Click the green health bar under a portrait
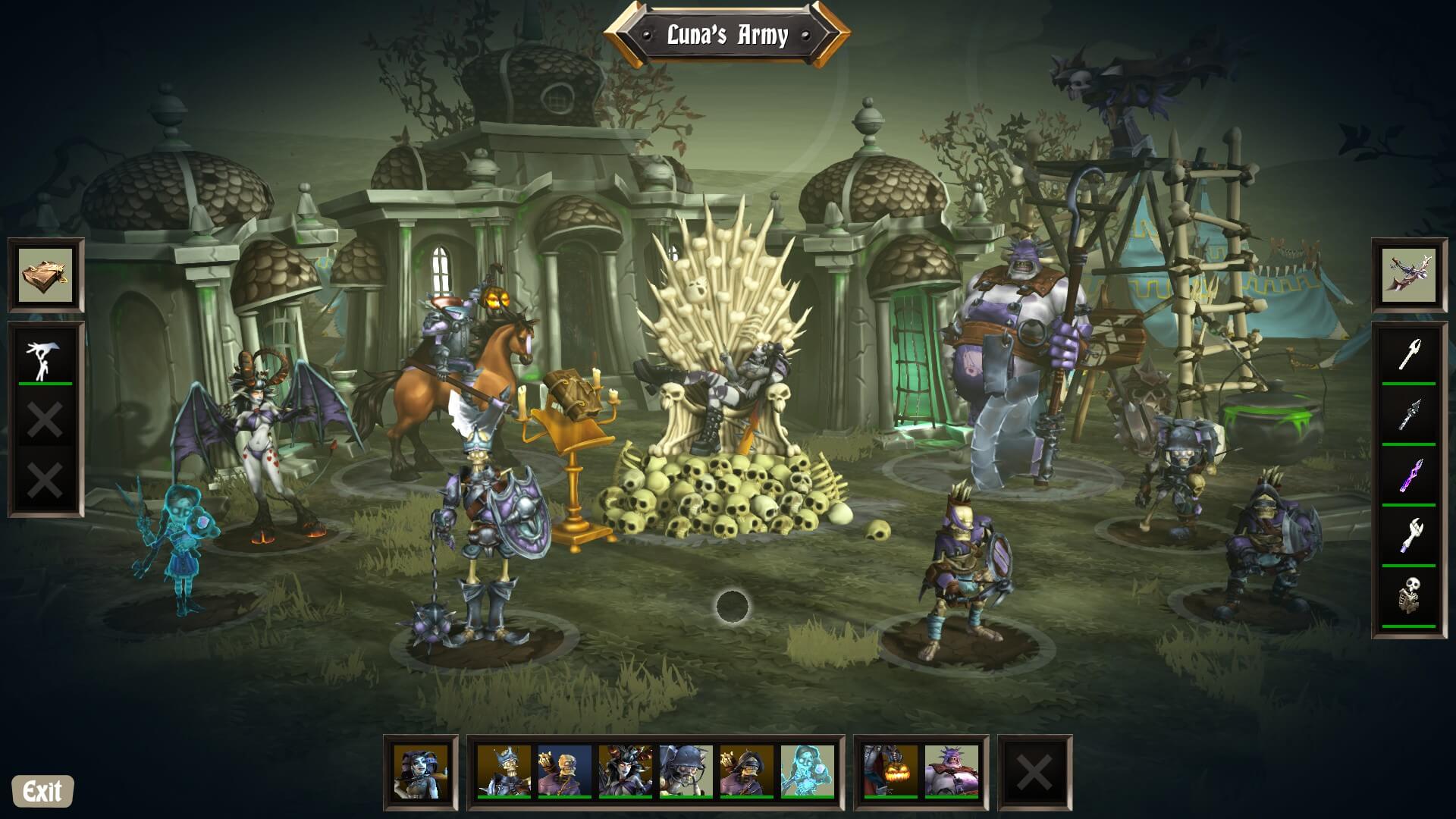1456x819 pixels. (x=504, y=798)
